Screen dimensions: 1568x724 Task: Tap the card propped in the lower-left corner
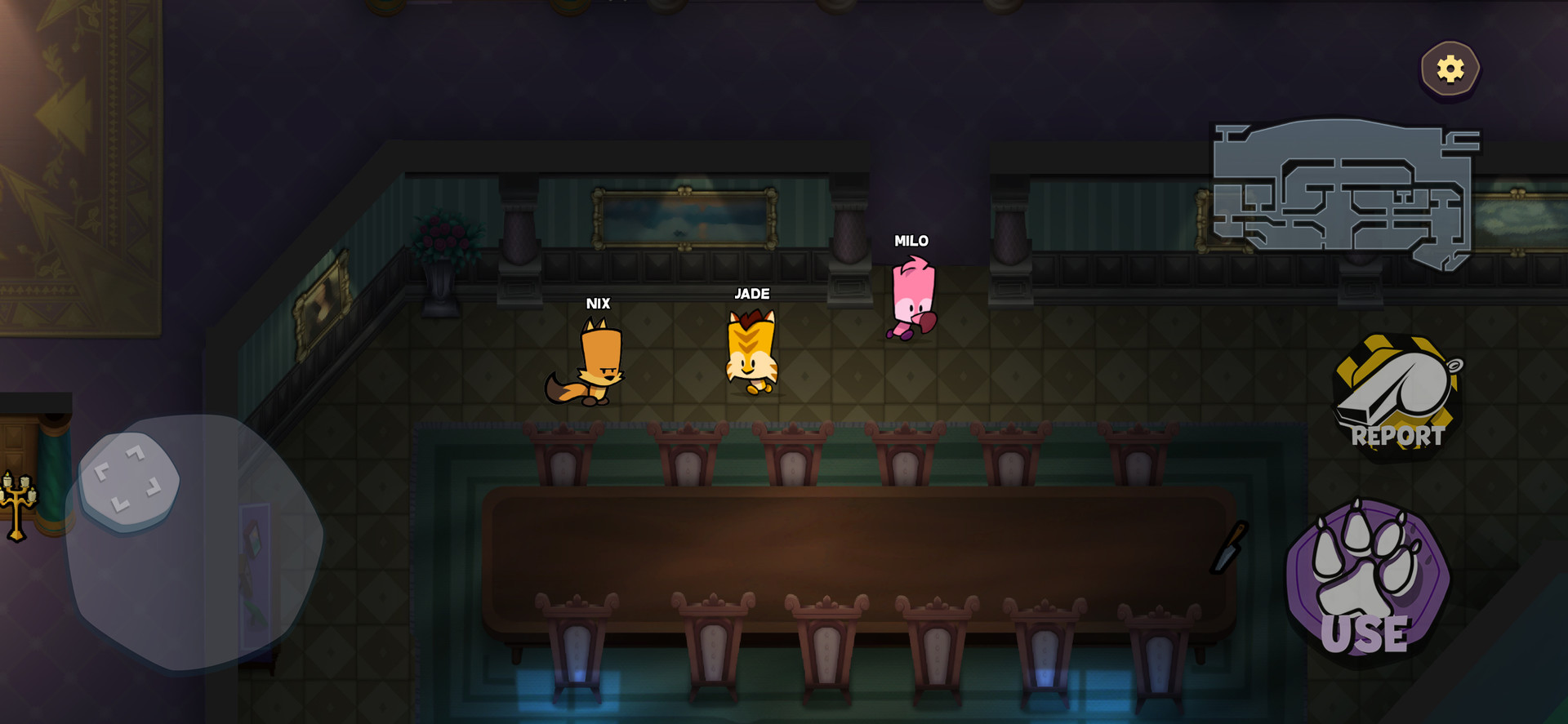point(253,575)
